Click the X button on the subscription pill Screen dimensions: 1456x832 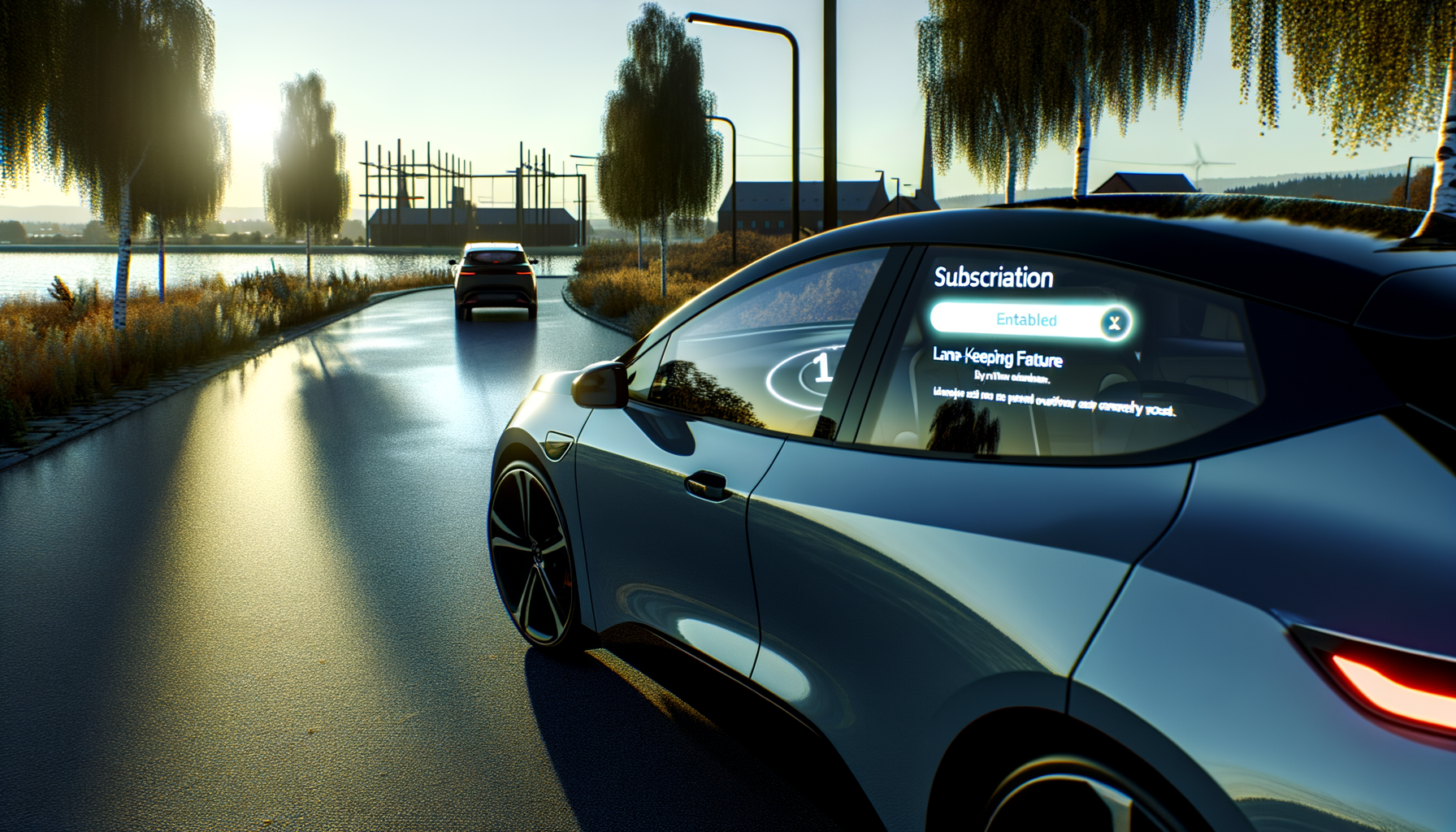tap(1114, 323)
